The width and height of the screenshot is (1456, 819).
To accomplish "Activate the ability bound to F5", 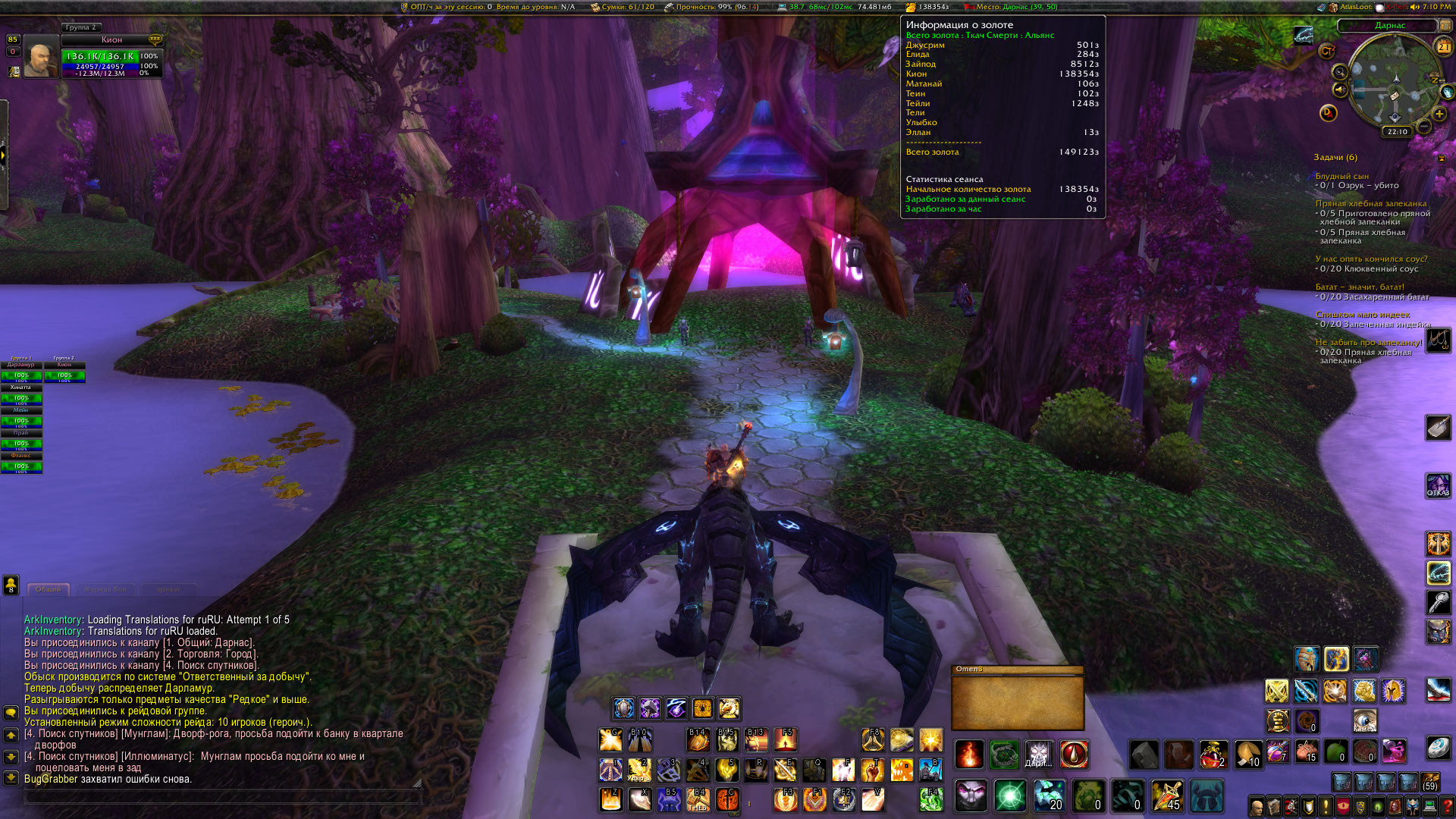I will (x=785, y=739).
